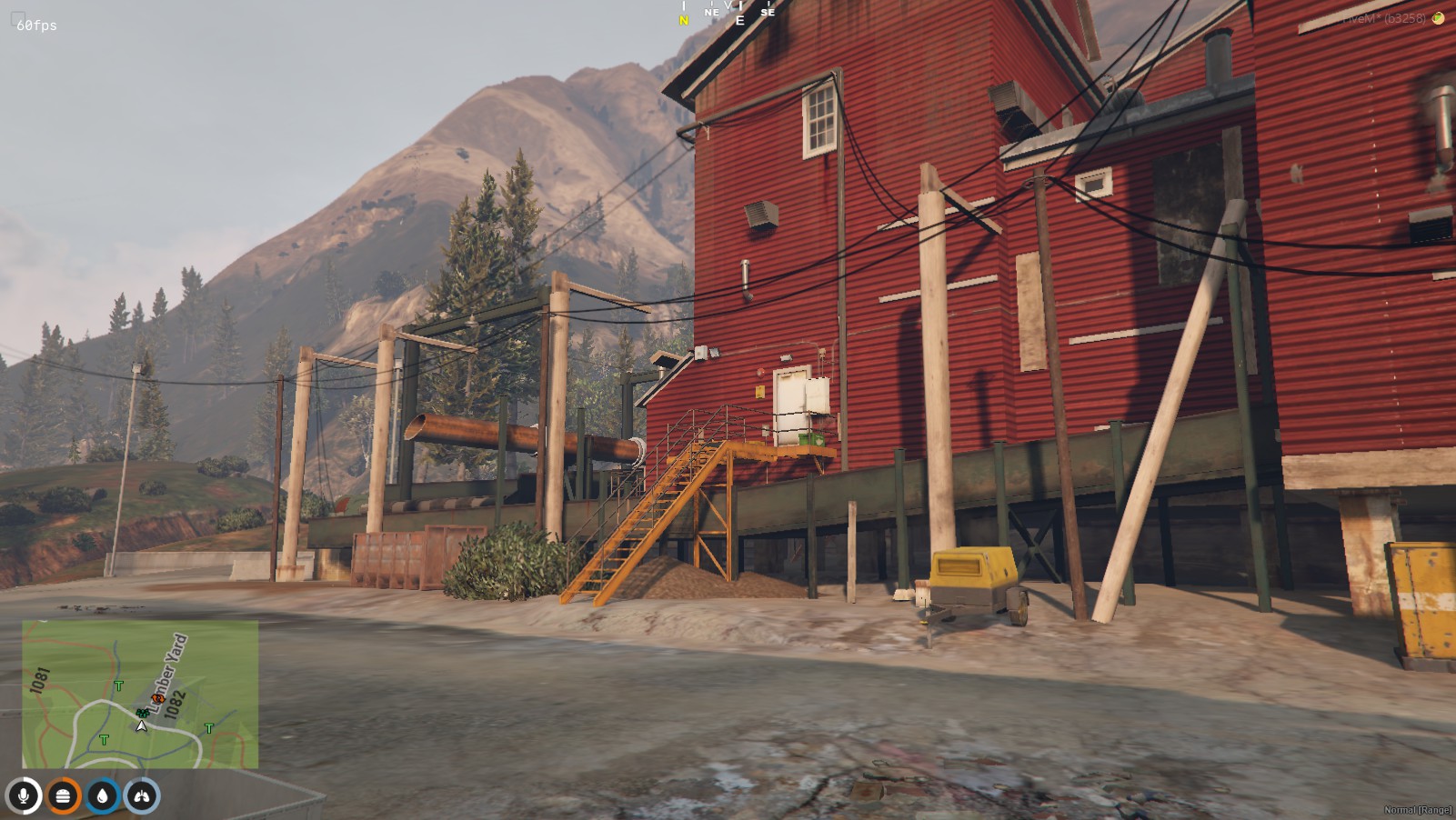Viewport: 1456px width, 820px height.
Task: Select the orange circular marker on the minimap
Action: tap(157, 699)
